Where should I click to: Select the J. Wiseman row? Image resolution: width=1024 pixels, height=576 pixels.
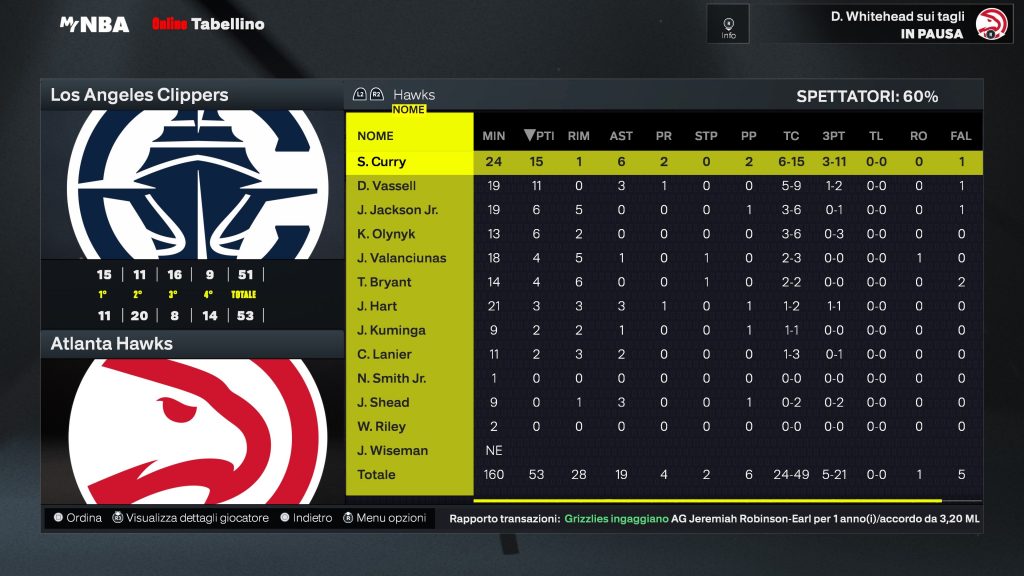click(x=392, y=450)
